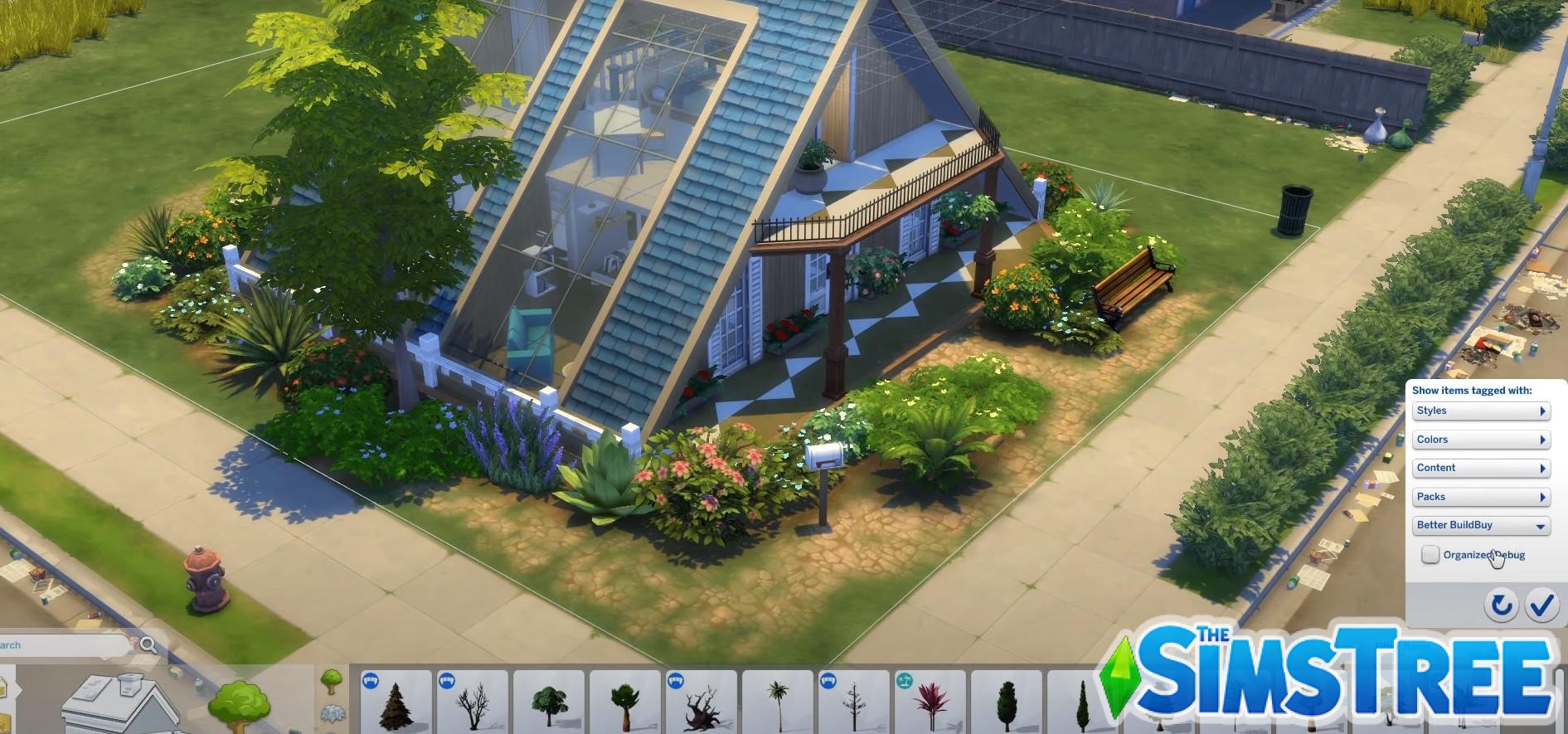Click the Island Living badge on the red ti plant thumbnail
The height and width of the screenshot is (734, 1568).
click(905, 680)
